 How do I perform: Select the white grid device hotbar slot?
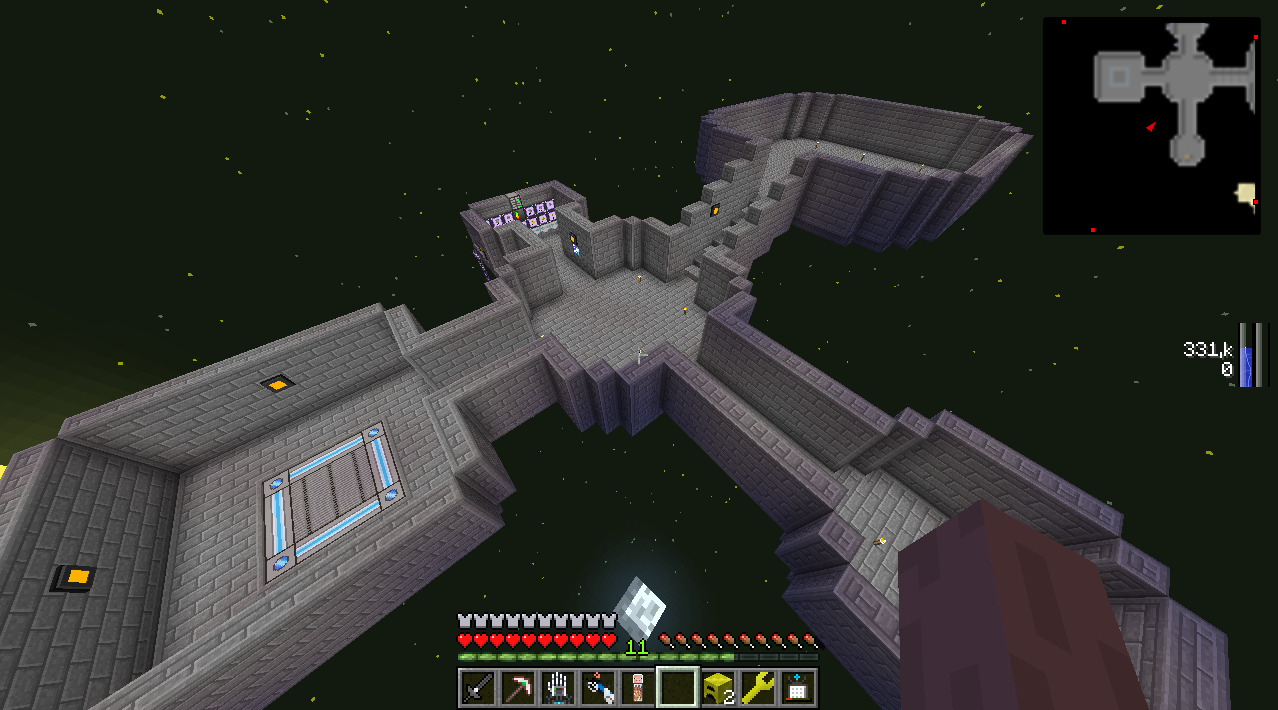tap(797, 688)
